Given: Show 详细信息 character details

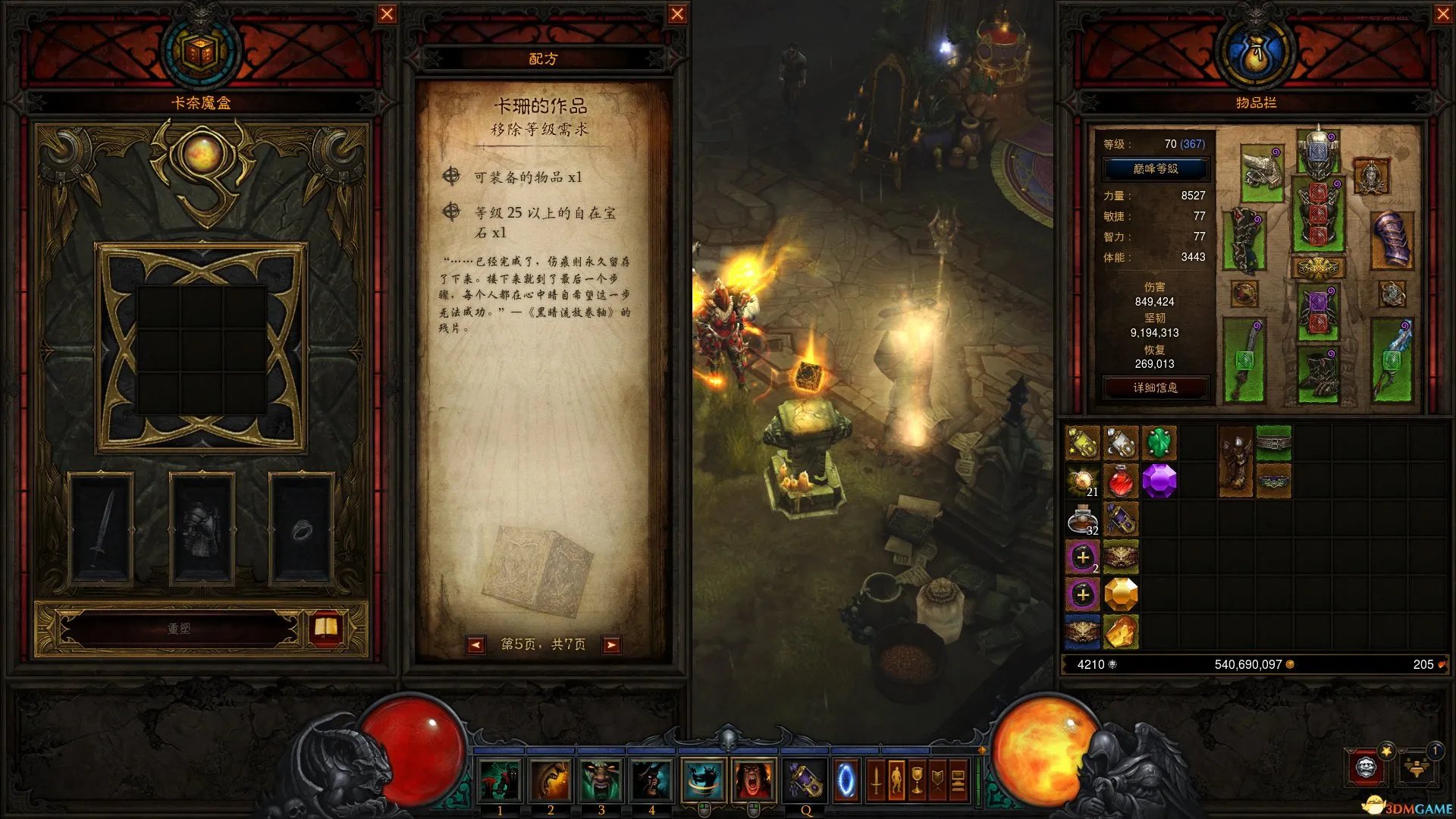Looking at the screenshot, I should coord(1155,388).
